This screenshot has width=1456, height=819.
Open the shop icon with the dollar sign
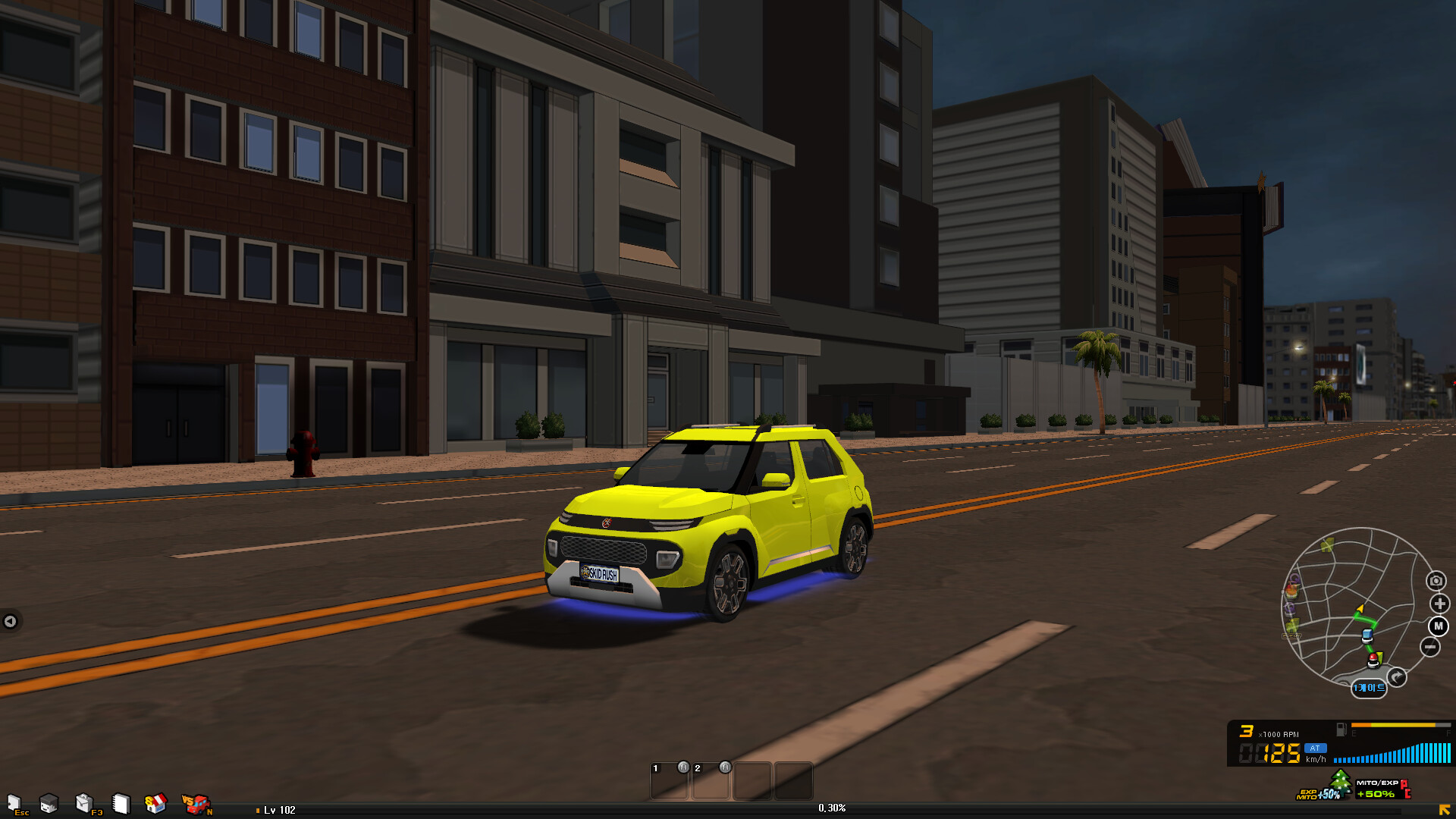[155, 802]
